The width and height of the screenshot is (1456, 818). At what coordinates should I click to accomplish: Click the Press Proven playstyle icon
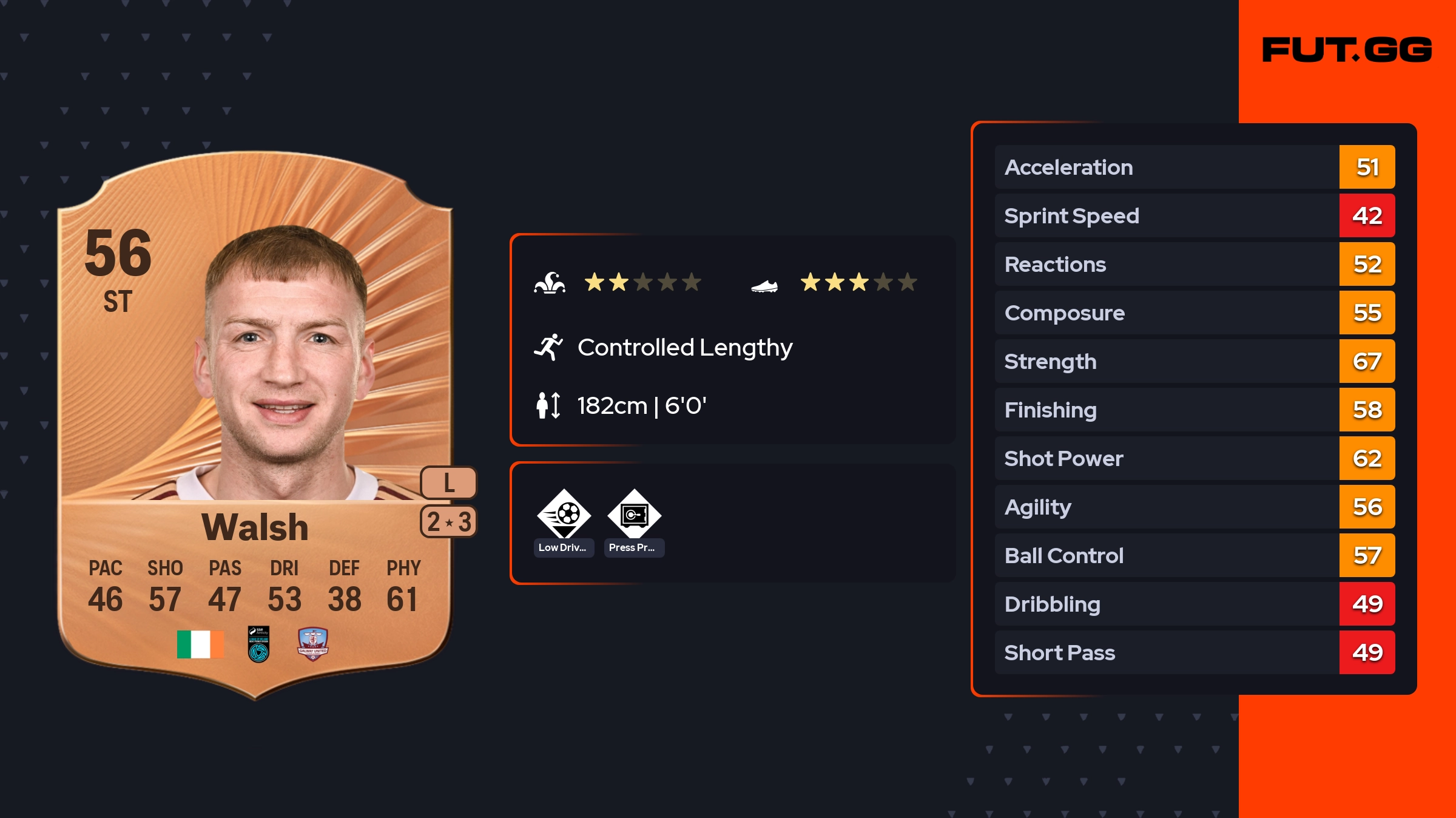point(634,515)
